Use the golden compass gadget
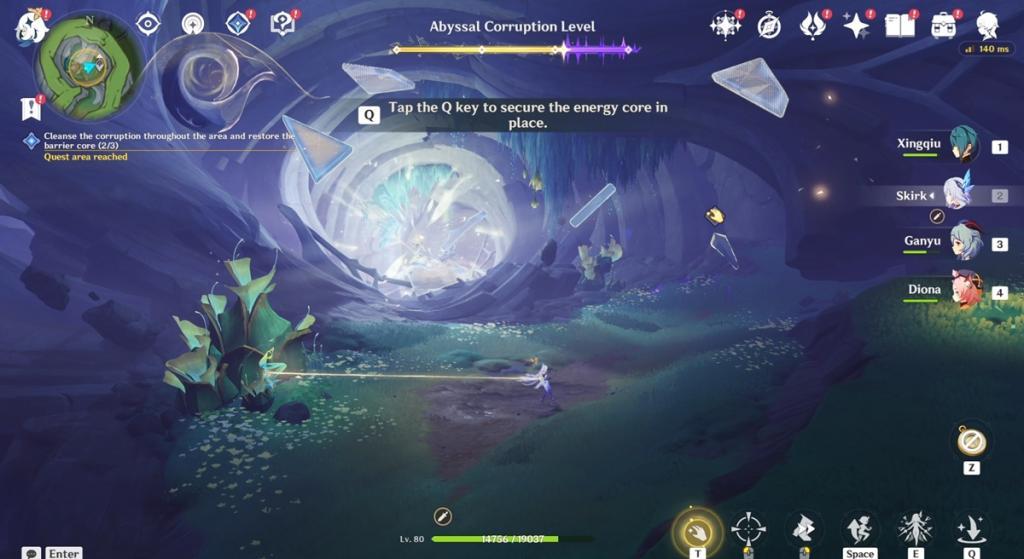Image resolution: width=1024 pixels, height=559 pixels. coord(971,441)
